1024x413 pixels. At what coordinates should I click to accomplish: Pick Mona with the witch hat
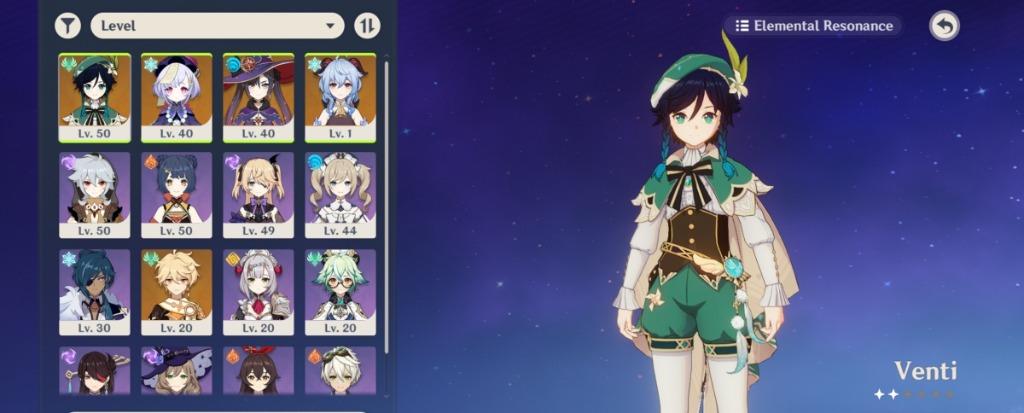[258, 97]
